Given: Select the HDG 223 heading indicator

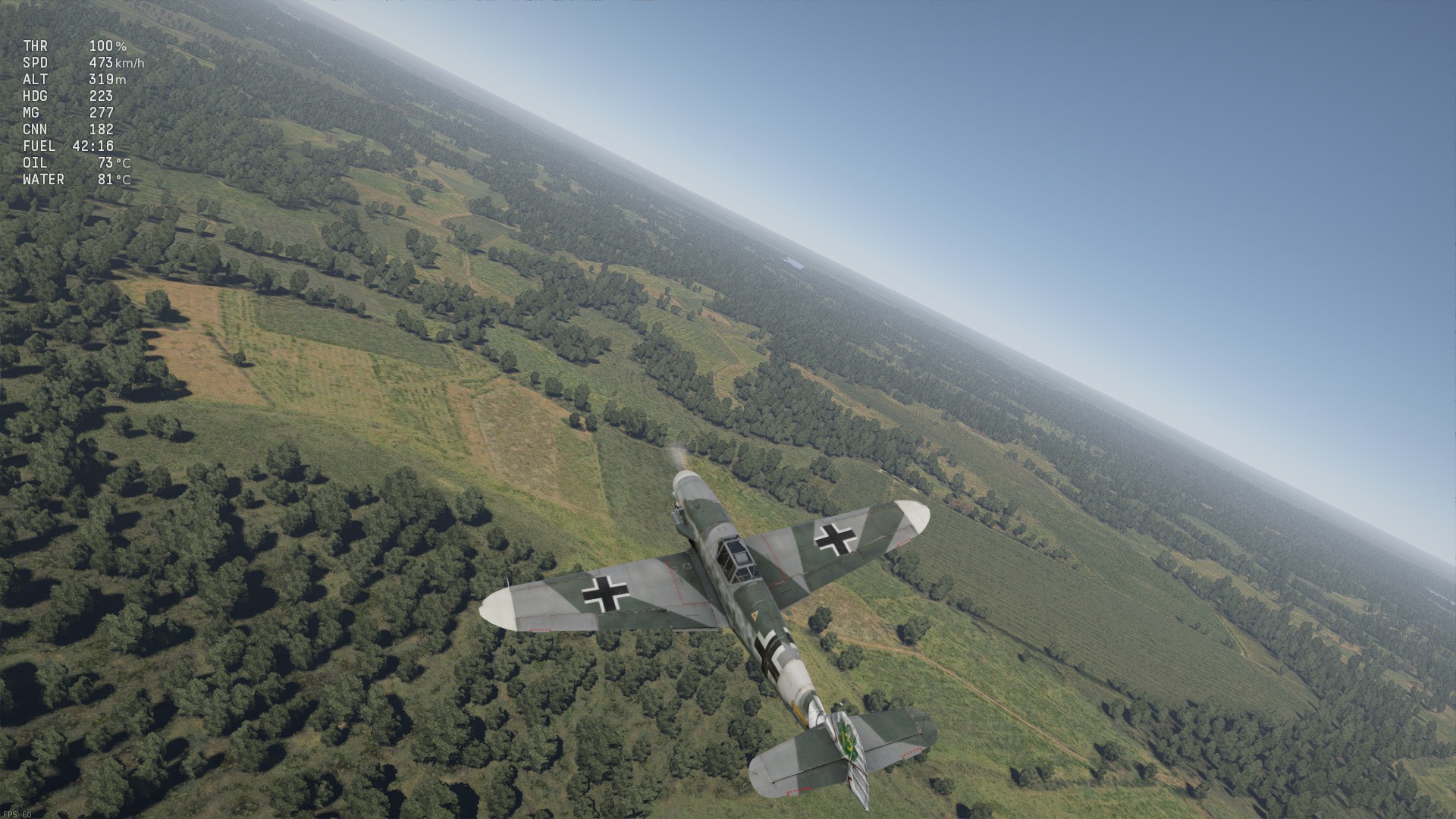Looking at the screenshot, I should pos(68,96).
